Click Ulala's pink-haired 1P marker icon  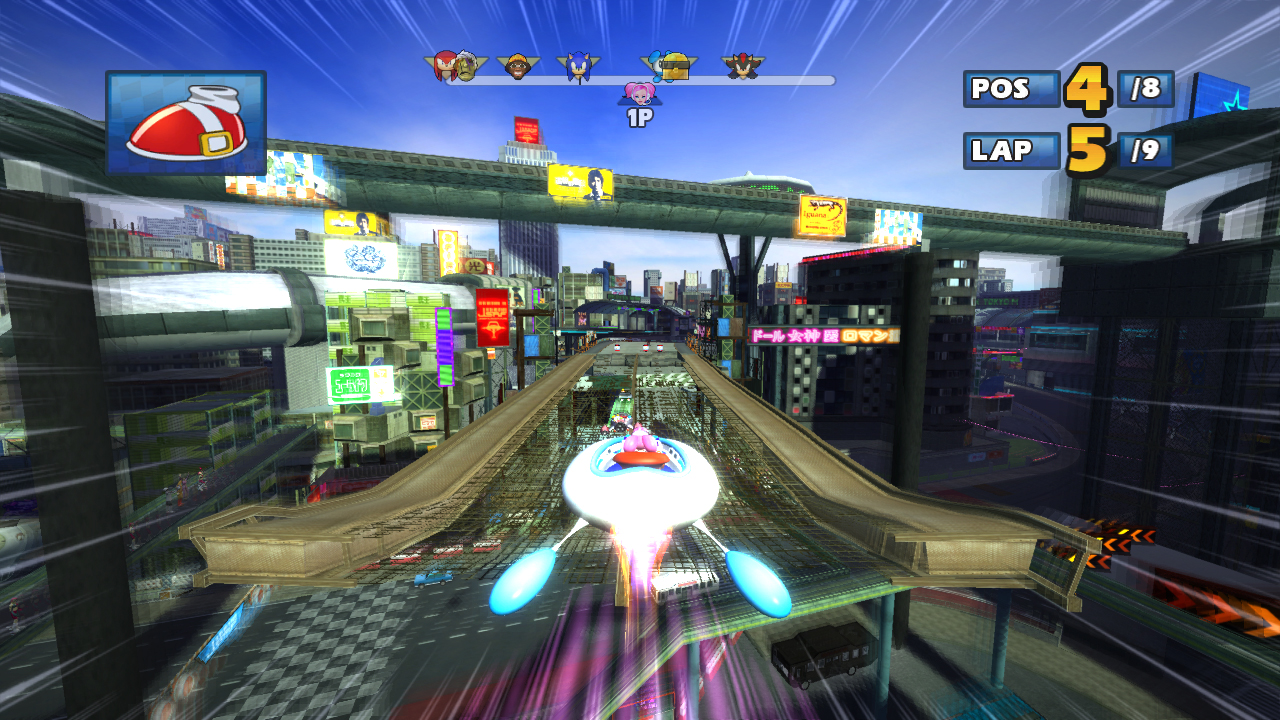point(641,95)
